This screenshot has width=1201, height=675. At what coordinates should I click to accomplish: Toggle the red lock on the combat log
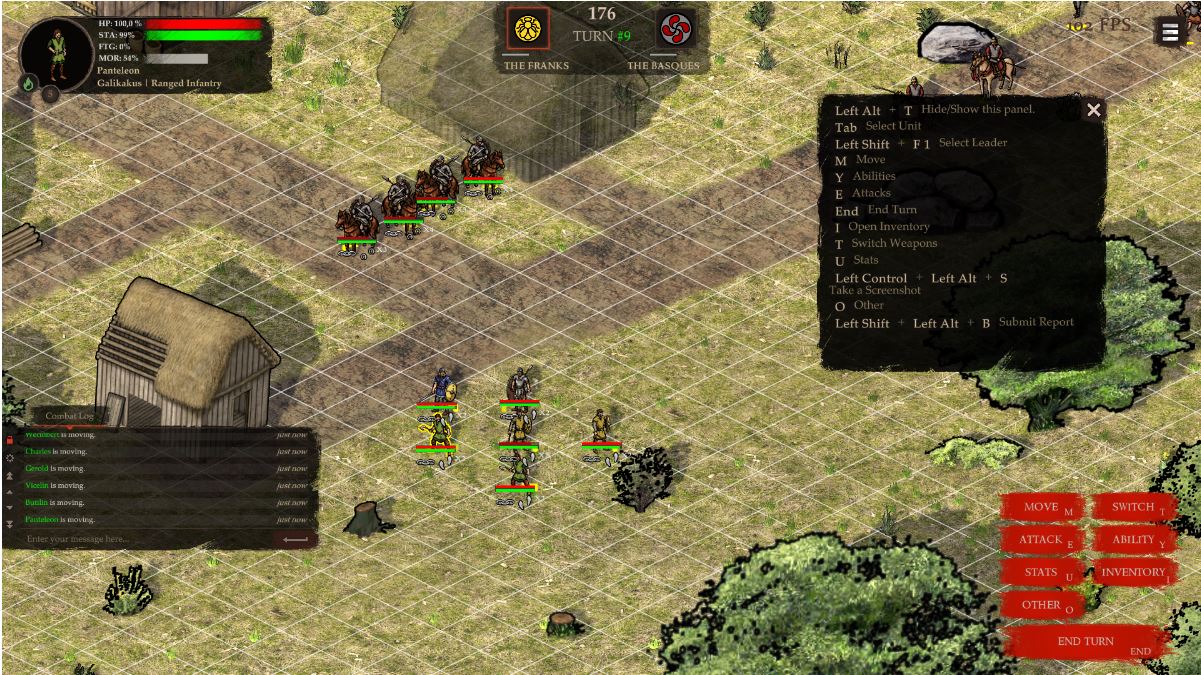click(x=10, y=438)
